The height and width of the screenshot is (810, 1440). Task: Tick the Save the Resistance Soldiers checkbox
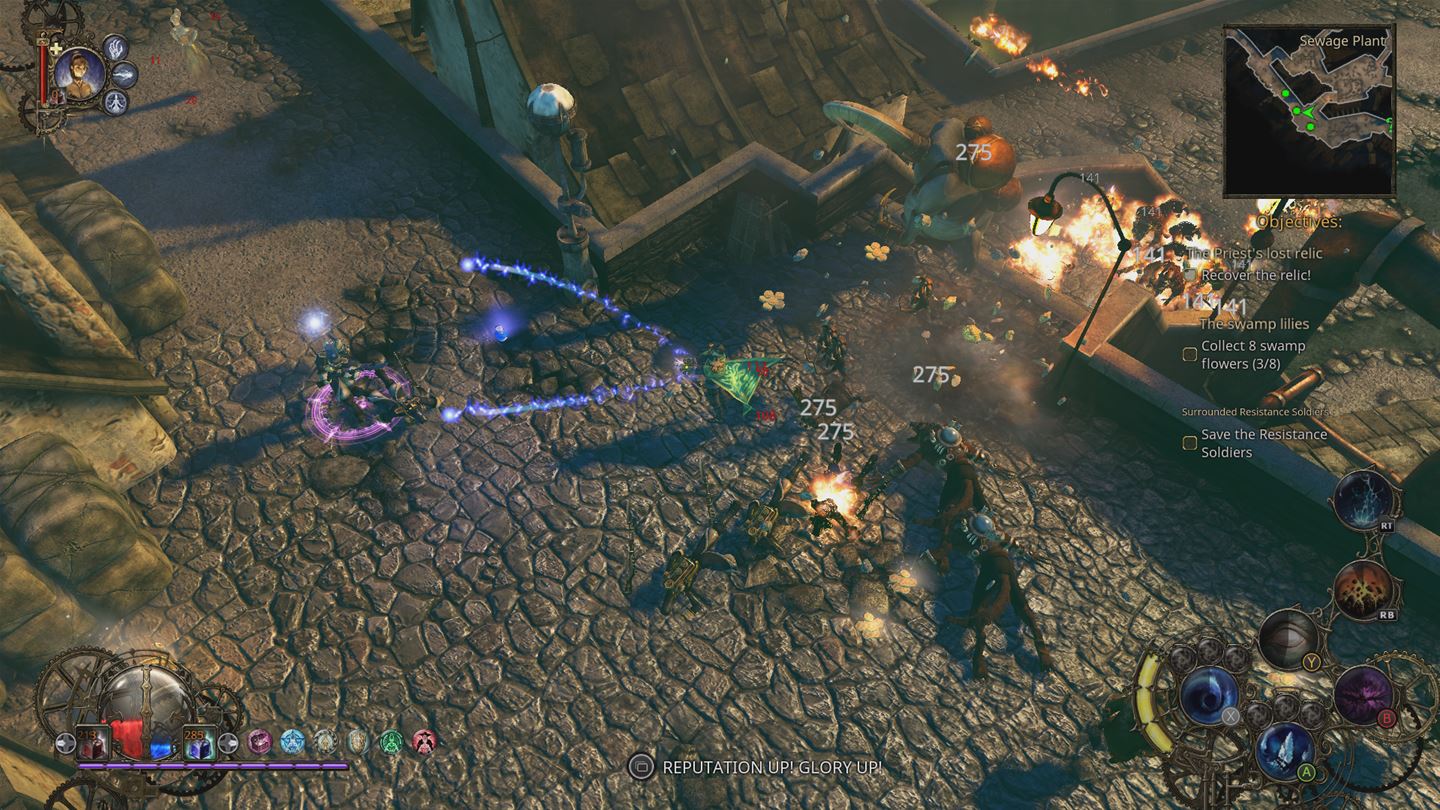click(1189, 441)
